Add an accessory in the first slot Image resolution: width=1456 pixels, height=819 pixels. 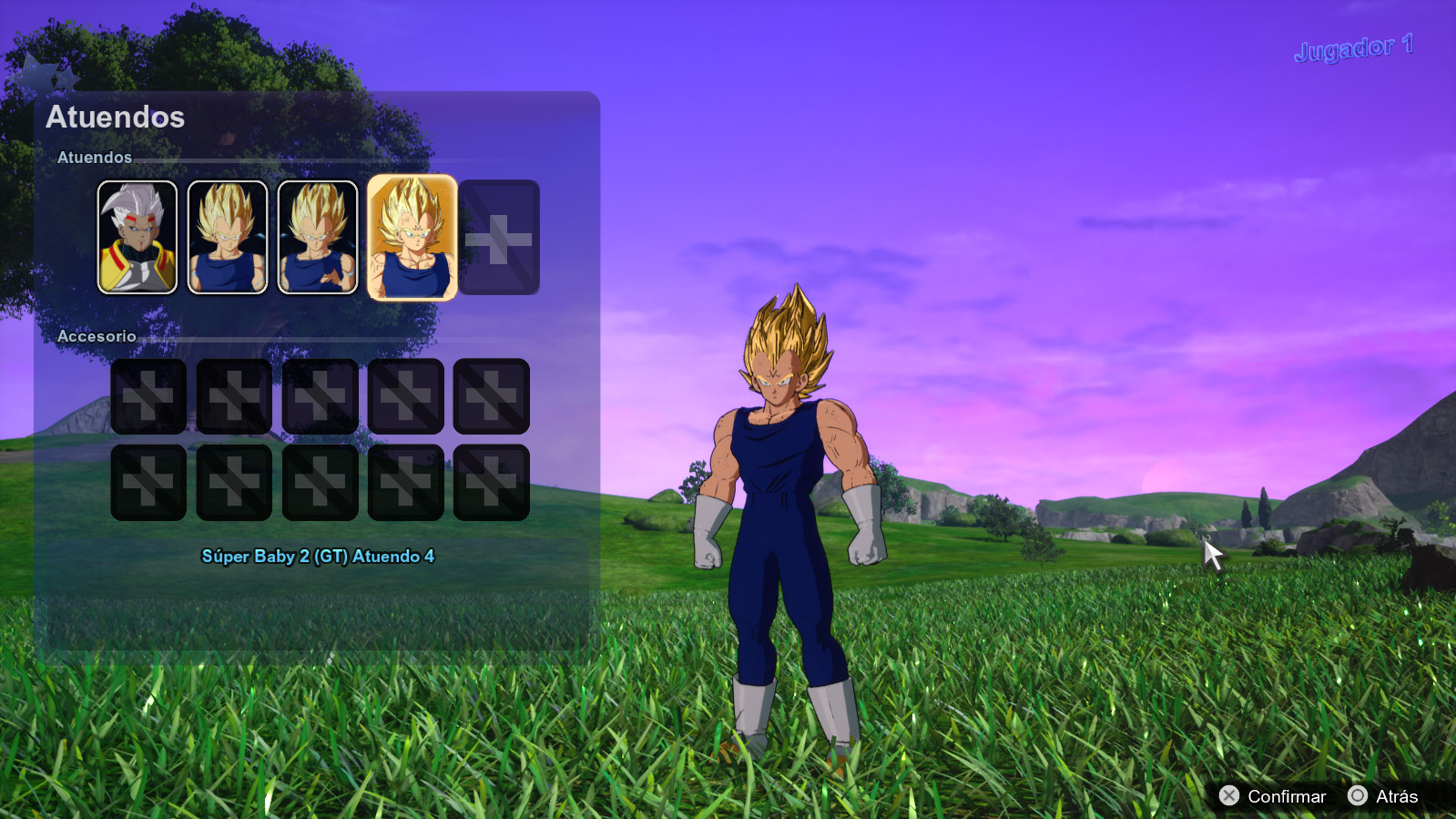(148, 397)
